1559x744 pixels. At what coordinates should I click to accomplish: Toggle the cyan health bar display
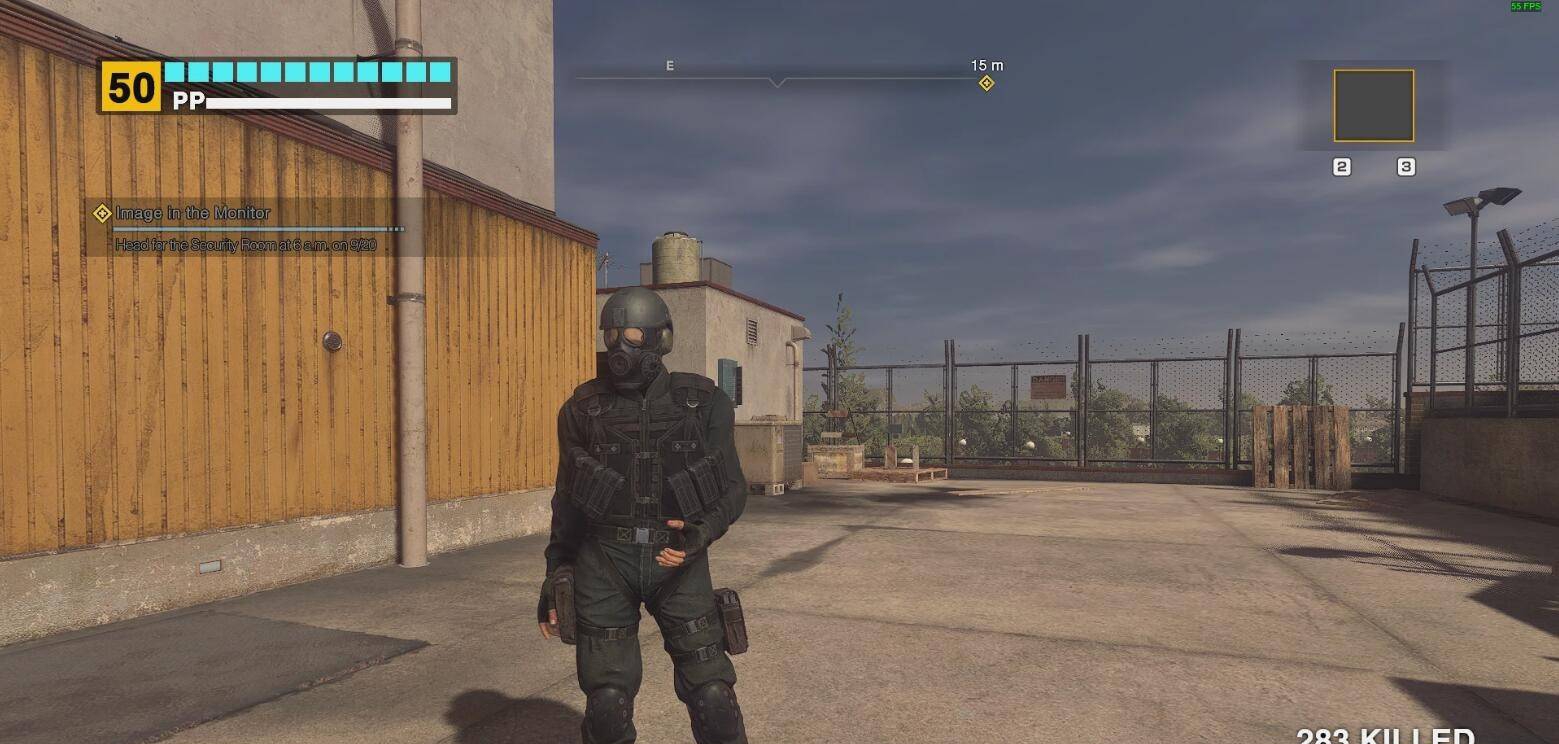308,72
